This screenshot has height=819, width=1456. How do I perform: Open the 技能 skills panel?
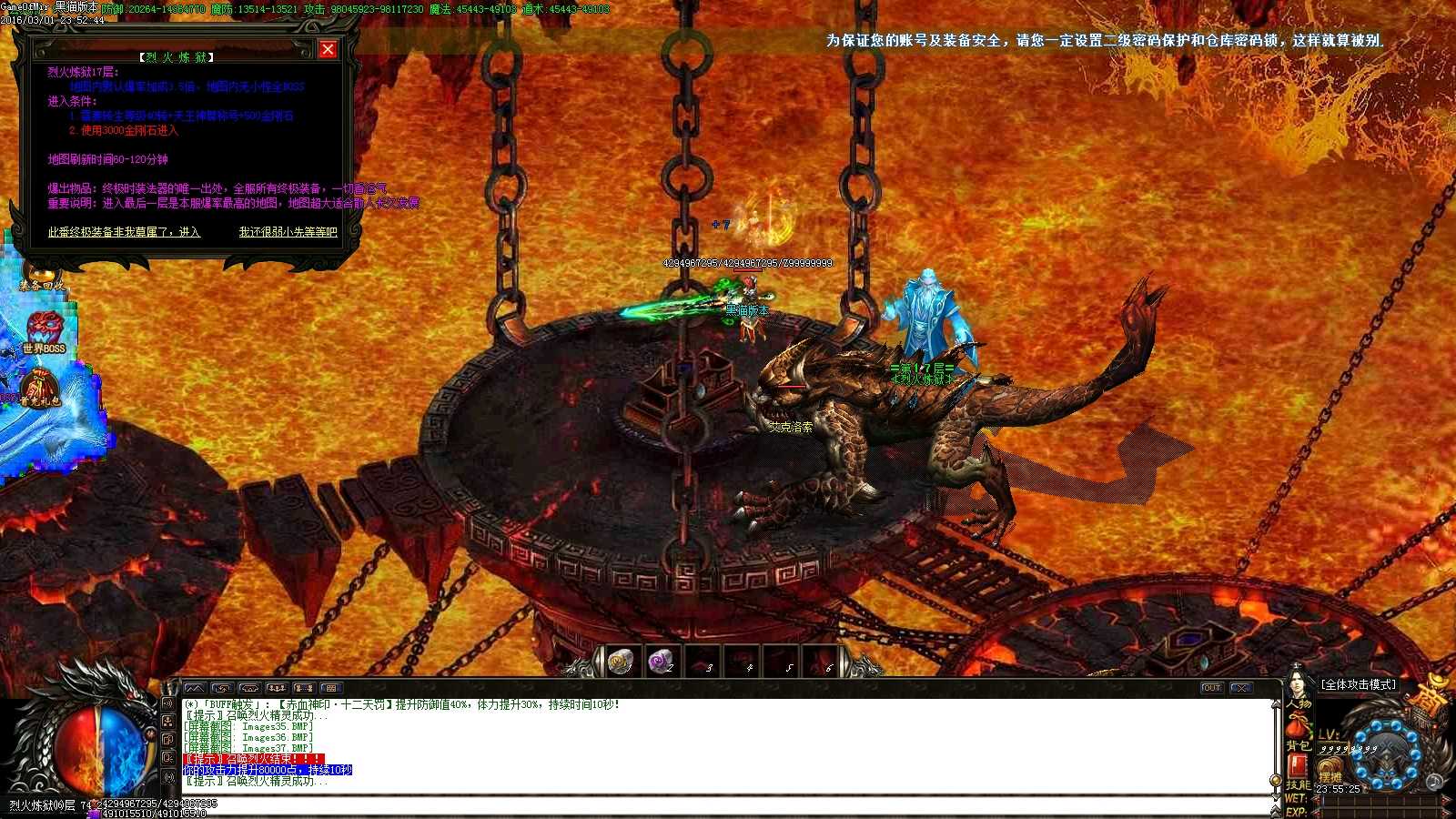(x=1297, y=784)
